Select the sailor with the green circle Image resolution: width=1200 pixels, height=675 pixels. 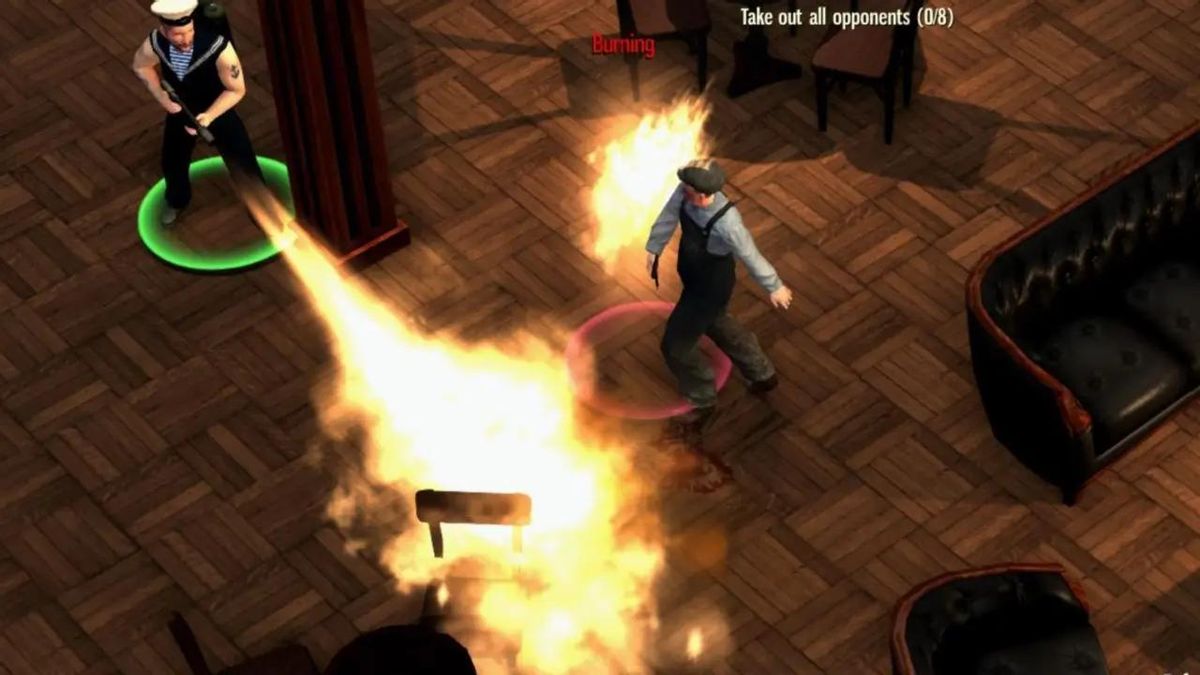tap(192, 110)
